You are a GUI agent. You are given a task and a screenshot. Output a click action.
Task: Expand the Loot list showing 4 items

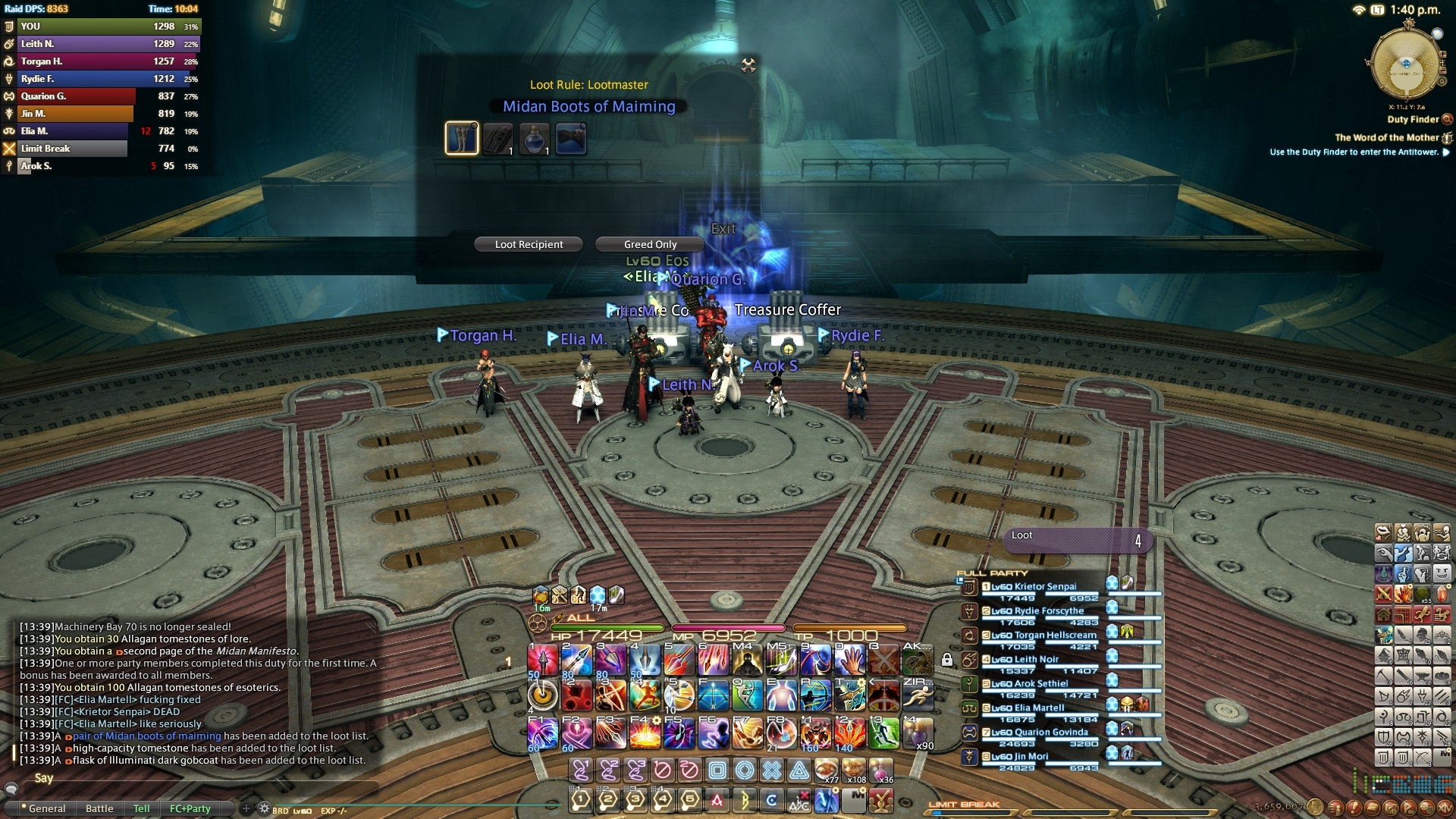point(1077,540)
